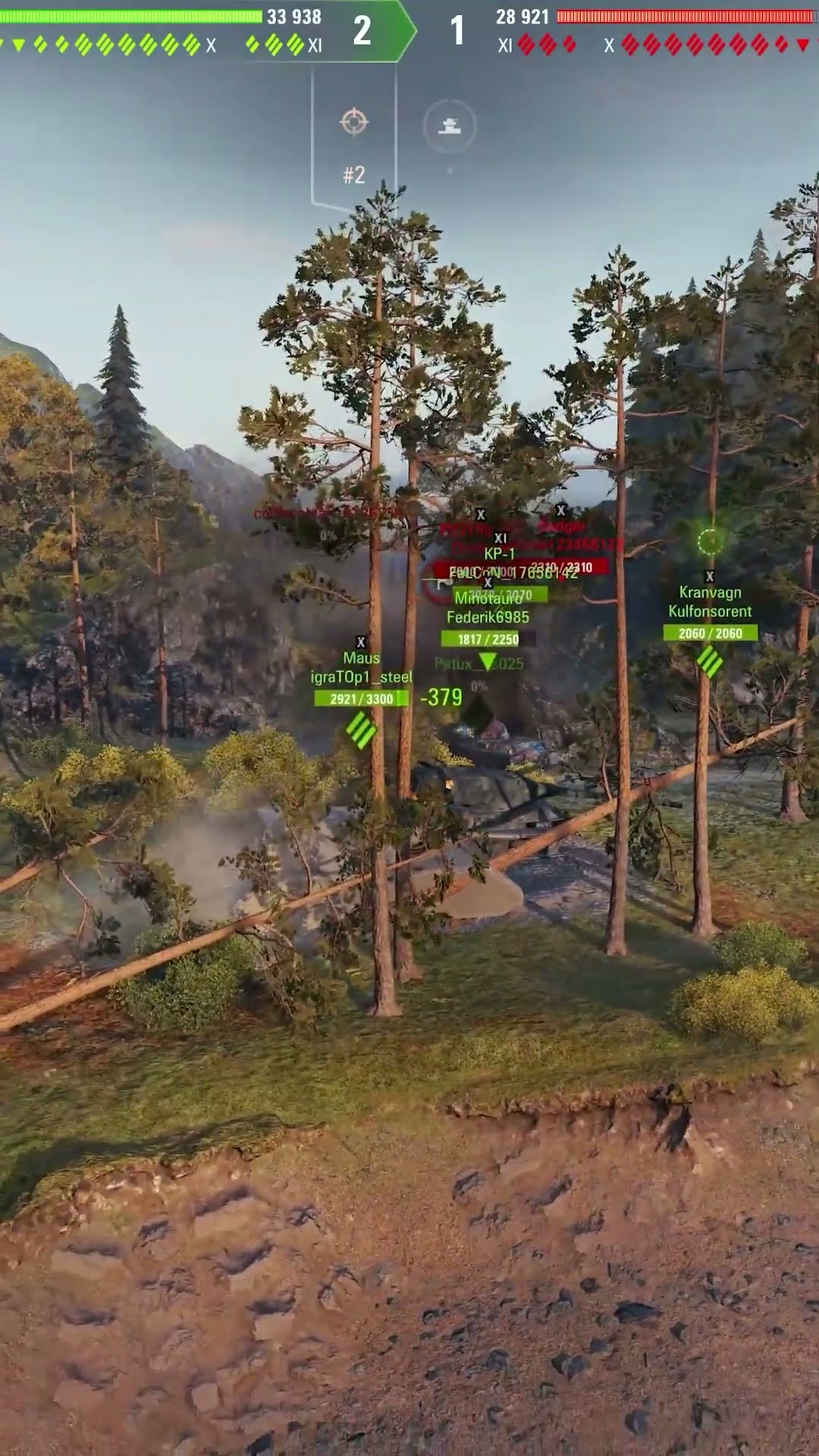Image resolution: width=819 pixels, height=1456 pixels.
Task: Select the Maus igraTOp1_steel nameplate
Action: coord(361,668)
